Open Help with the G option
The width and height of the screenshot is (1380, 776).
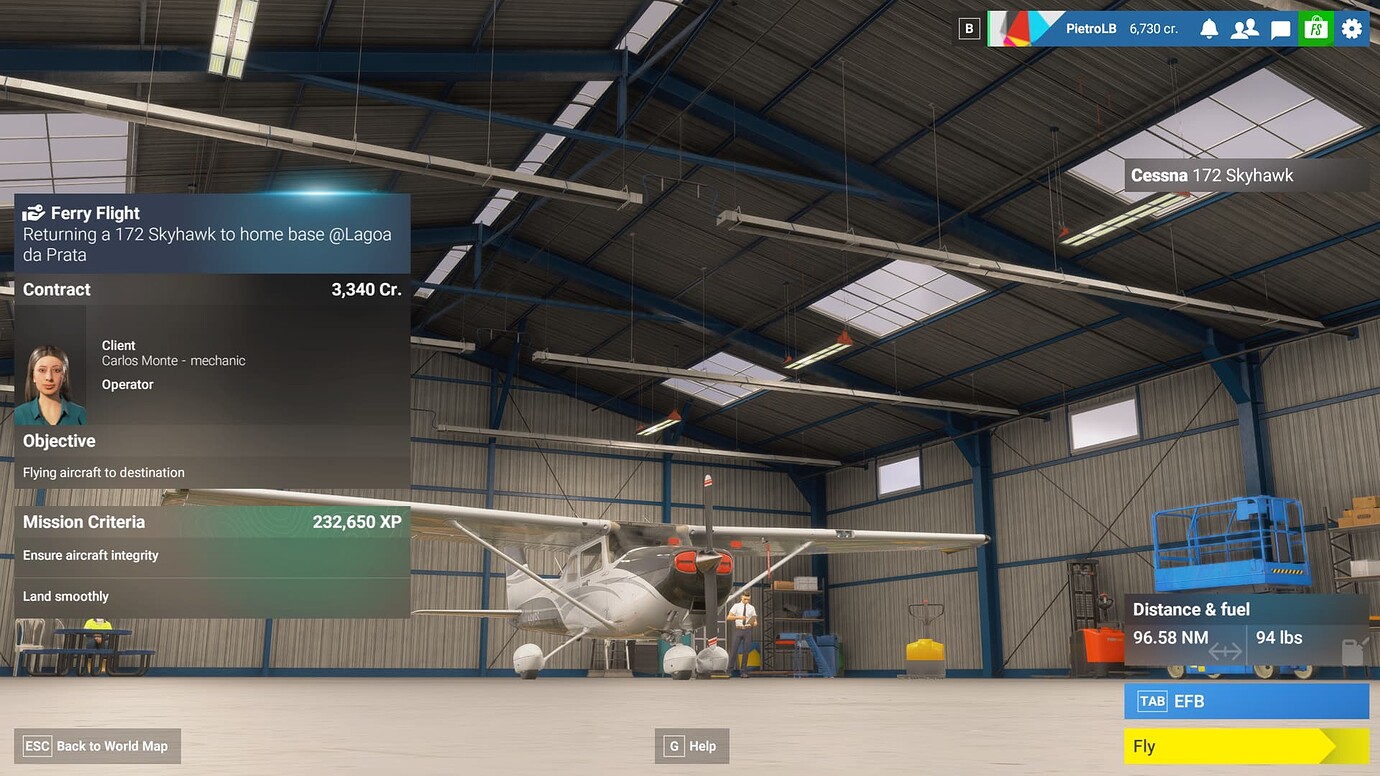point(691,745)
